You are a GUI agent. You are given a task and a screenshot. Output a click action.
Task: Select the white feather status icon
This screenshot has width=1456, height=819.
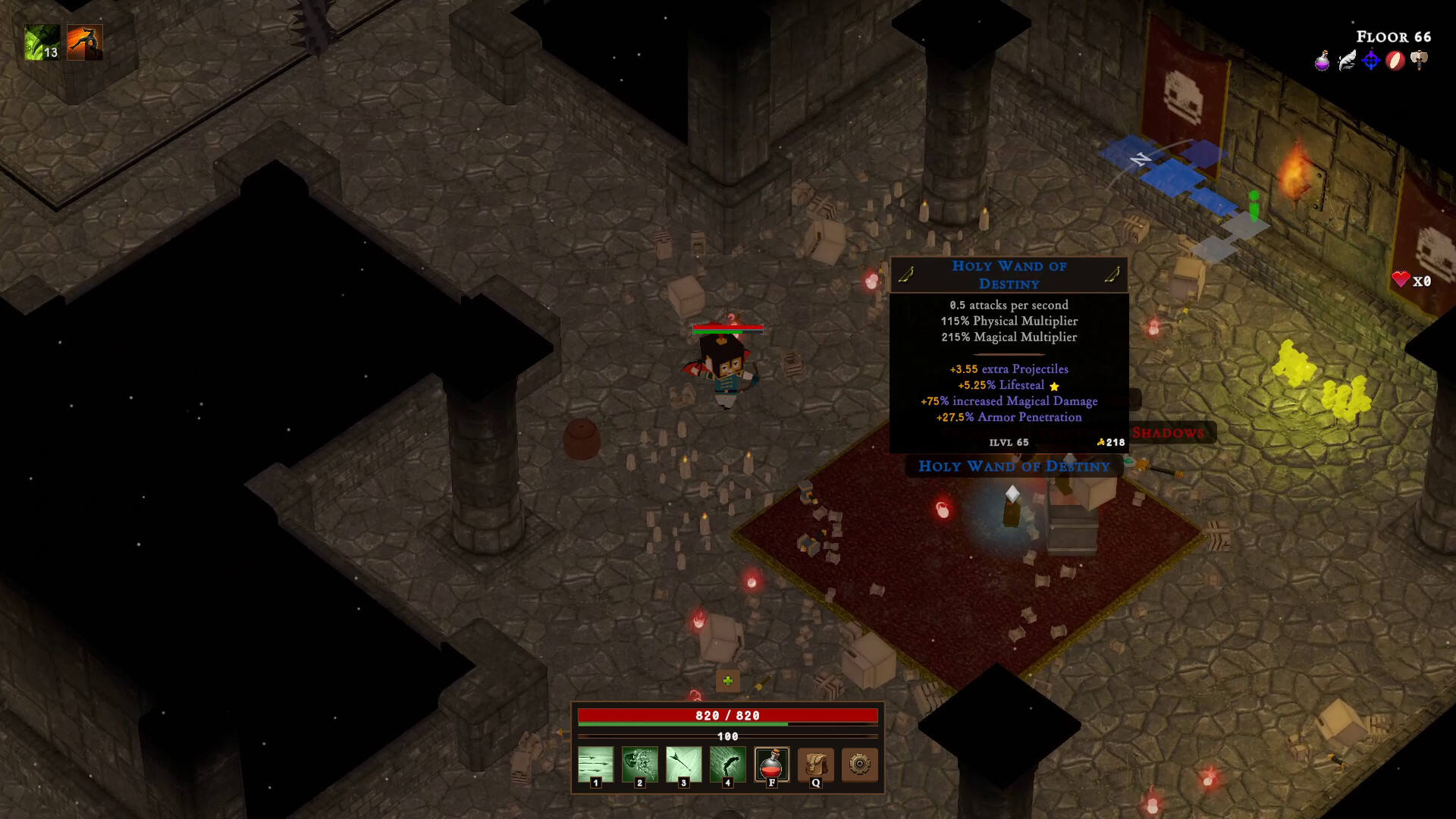point(1347,61)
